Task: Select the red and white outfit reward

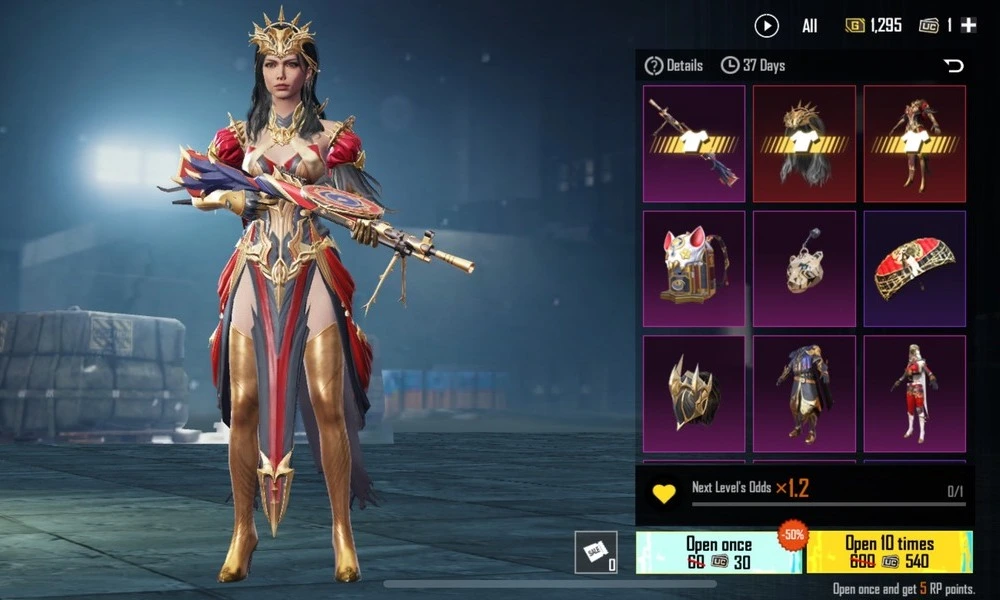Action: pyautogui.click(x=915, y=393)
